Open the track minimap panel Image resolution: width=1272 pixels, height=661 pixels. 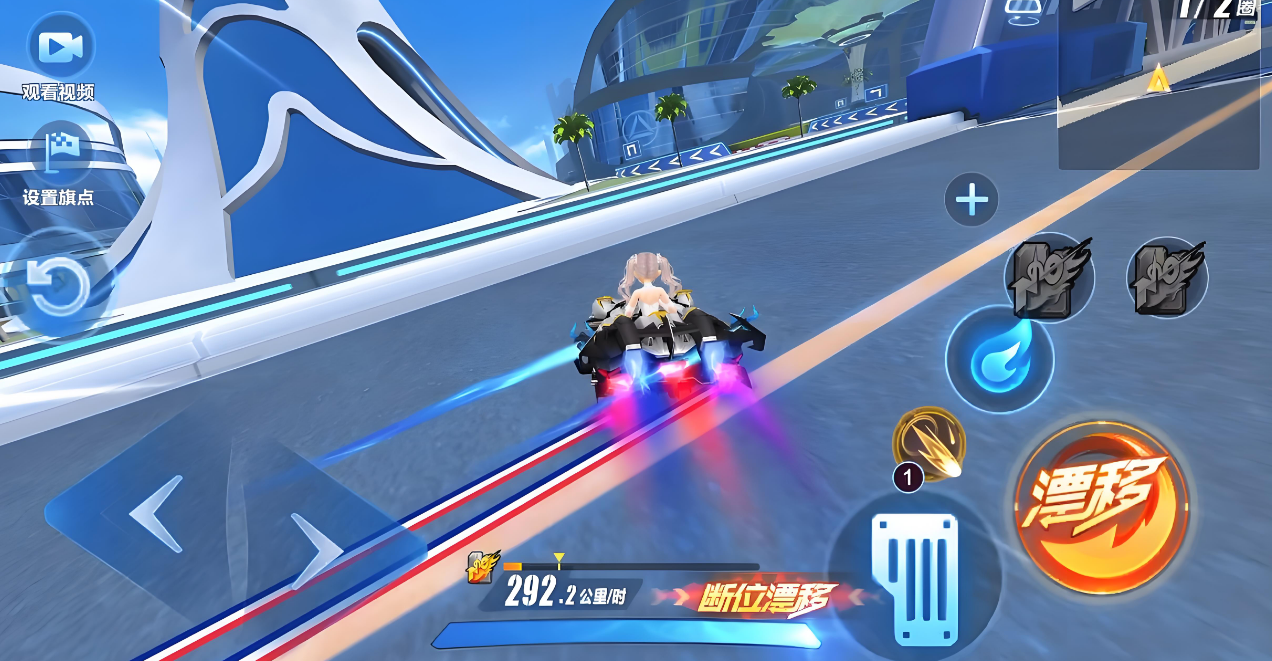(x=1158, y=85)
